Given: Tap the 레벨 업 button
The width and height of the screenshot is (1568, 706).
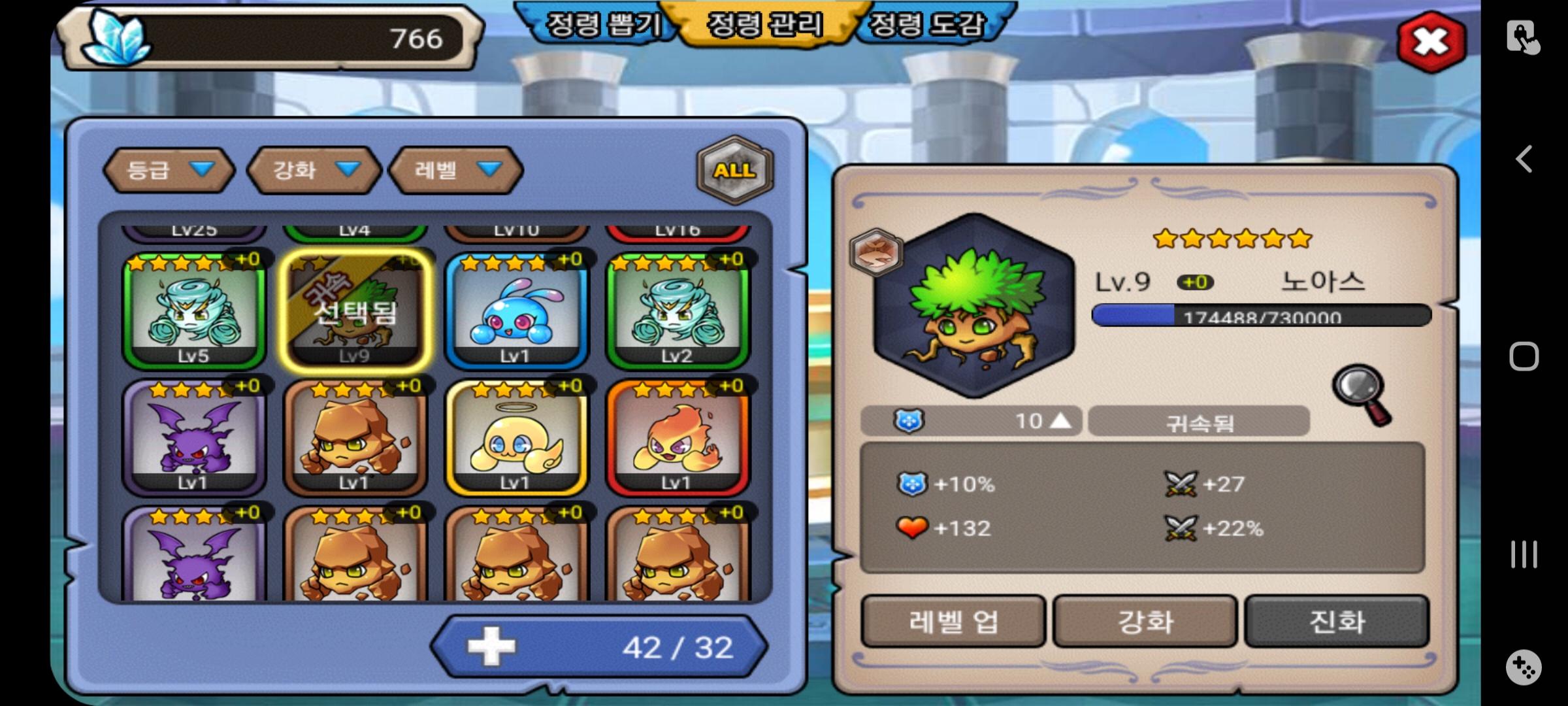Looking at the screenshot, I should pyautogui.click(x=953, y=621).
